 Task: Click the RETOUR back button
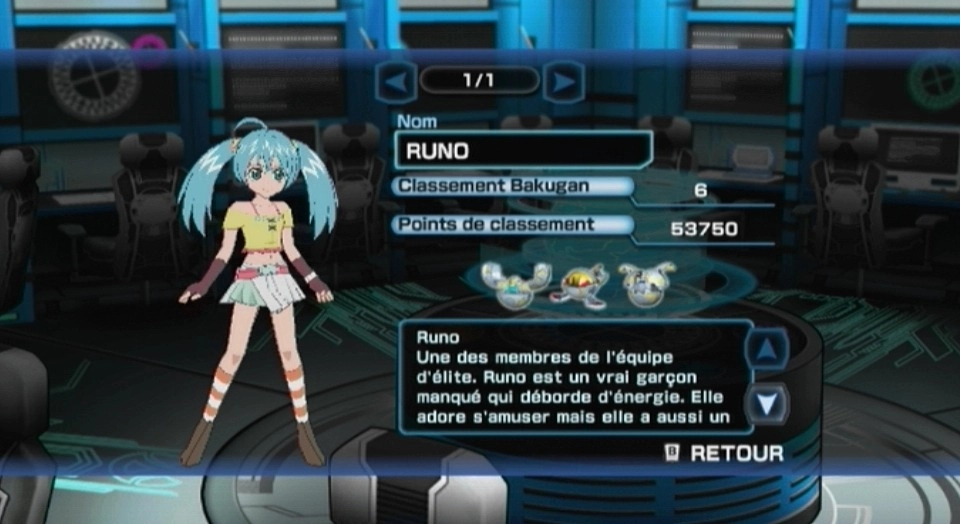pos(725,453)
